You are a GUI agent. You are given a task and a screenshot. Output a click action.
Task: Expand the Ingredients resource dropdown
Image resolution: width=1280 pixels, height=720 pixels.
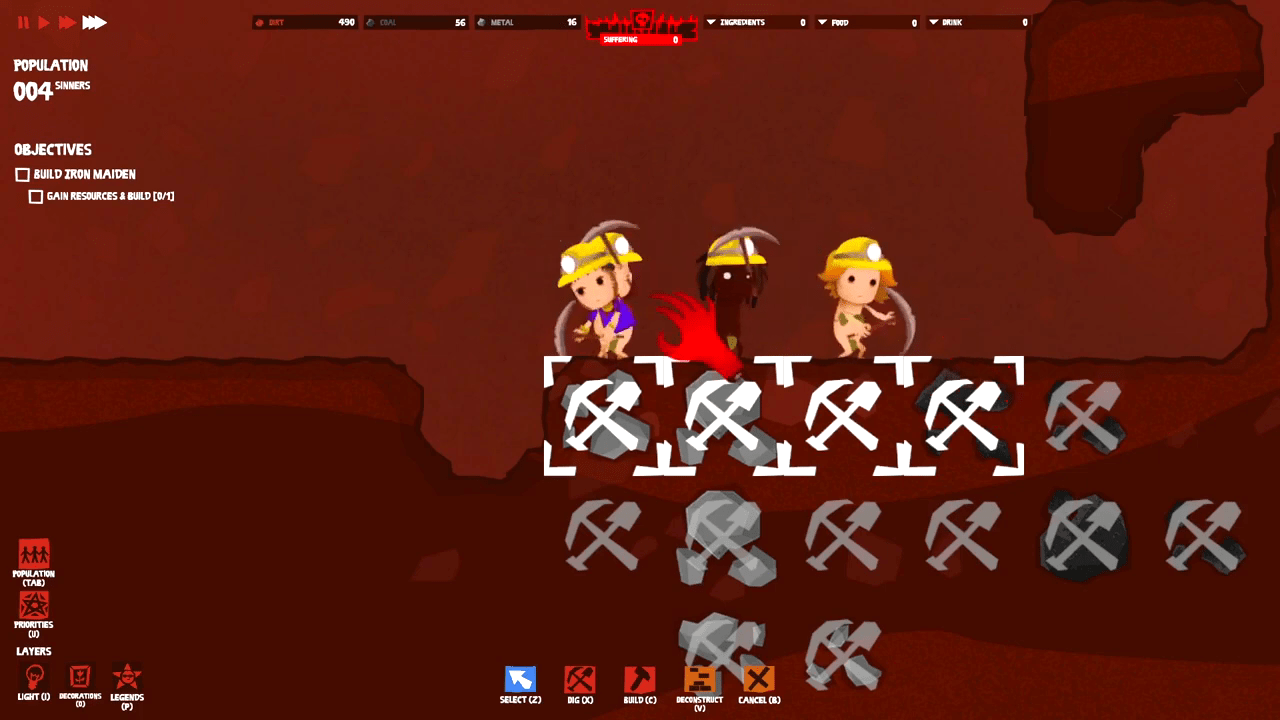[711, 22]
